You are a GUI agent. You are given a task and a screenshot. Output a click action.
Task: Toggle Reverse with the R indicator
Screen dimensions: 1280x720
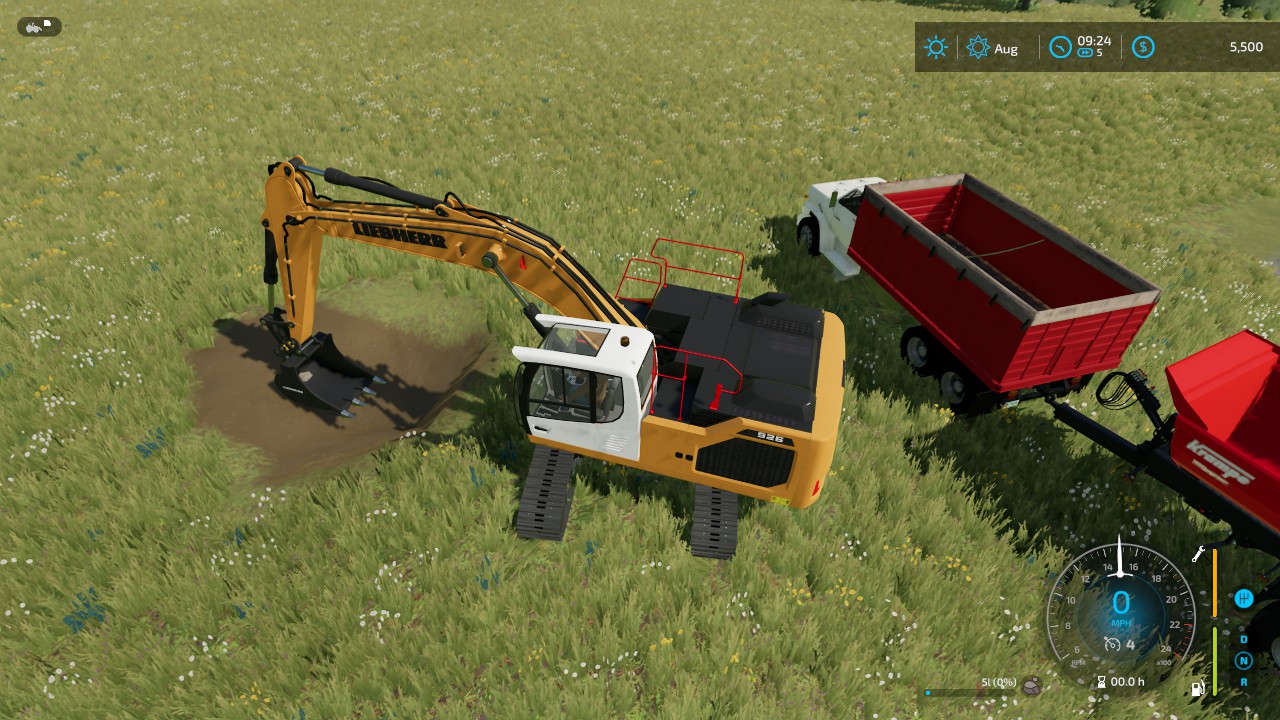[x=1243, y=682]
